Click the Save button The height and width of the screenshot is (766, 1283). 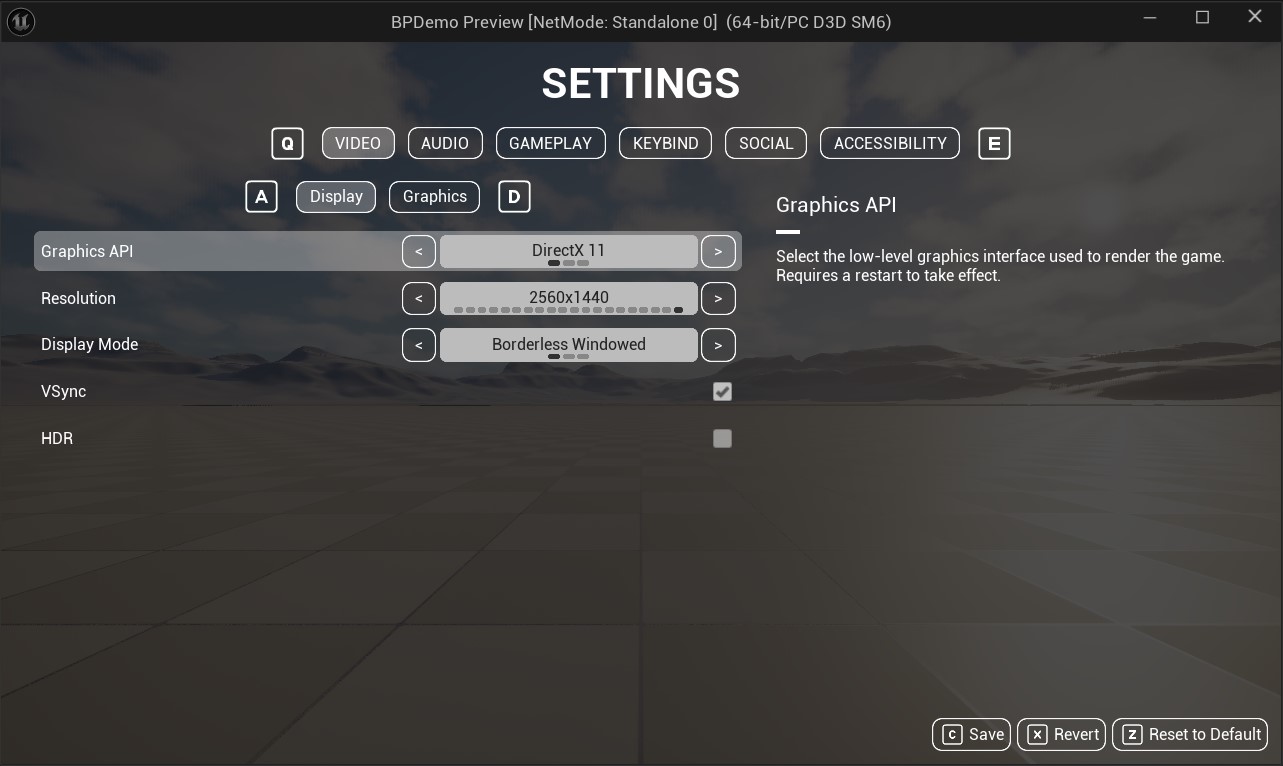(971, 734)
